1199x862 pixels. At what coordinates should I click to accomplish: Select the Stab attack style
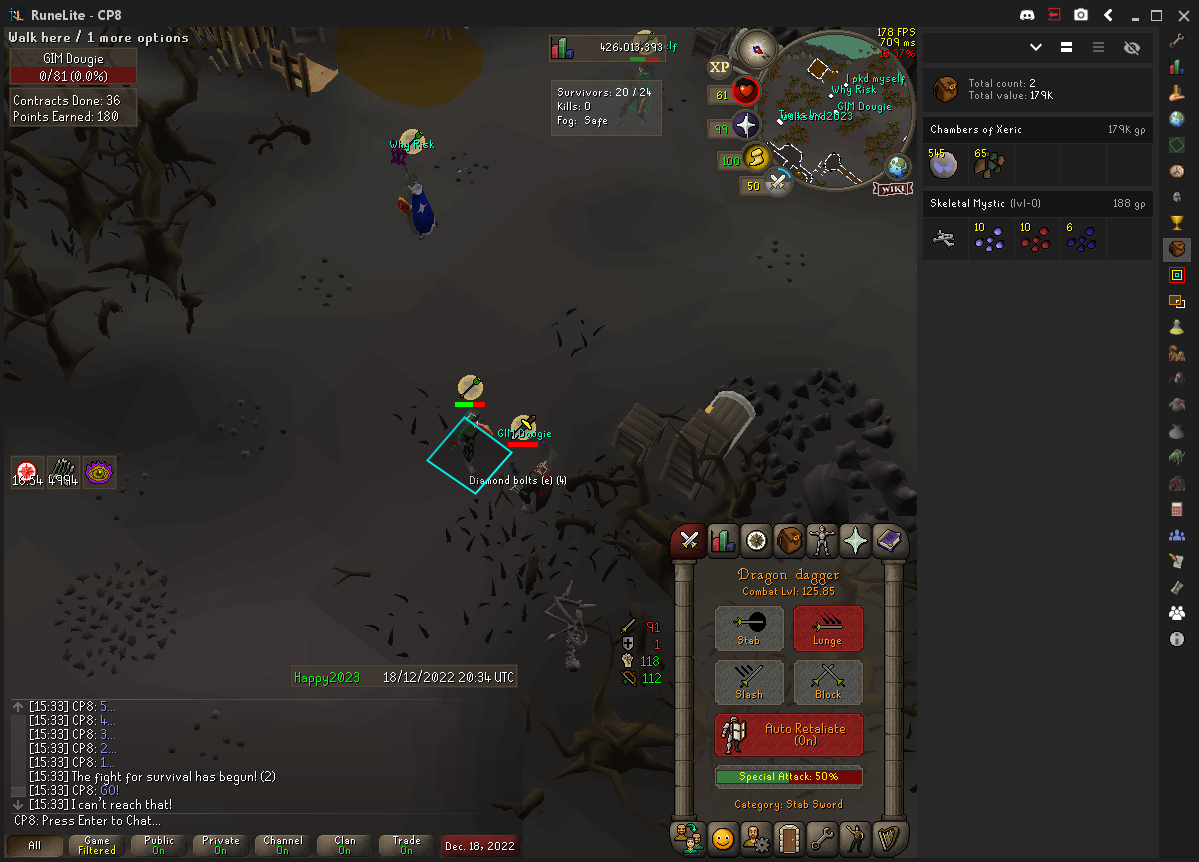point(749,628)
